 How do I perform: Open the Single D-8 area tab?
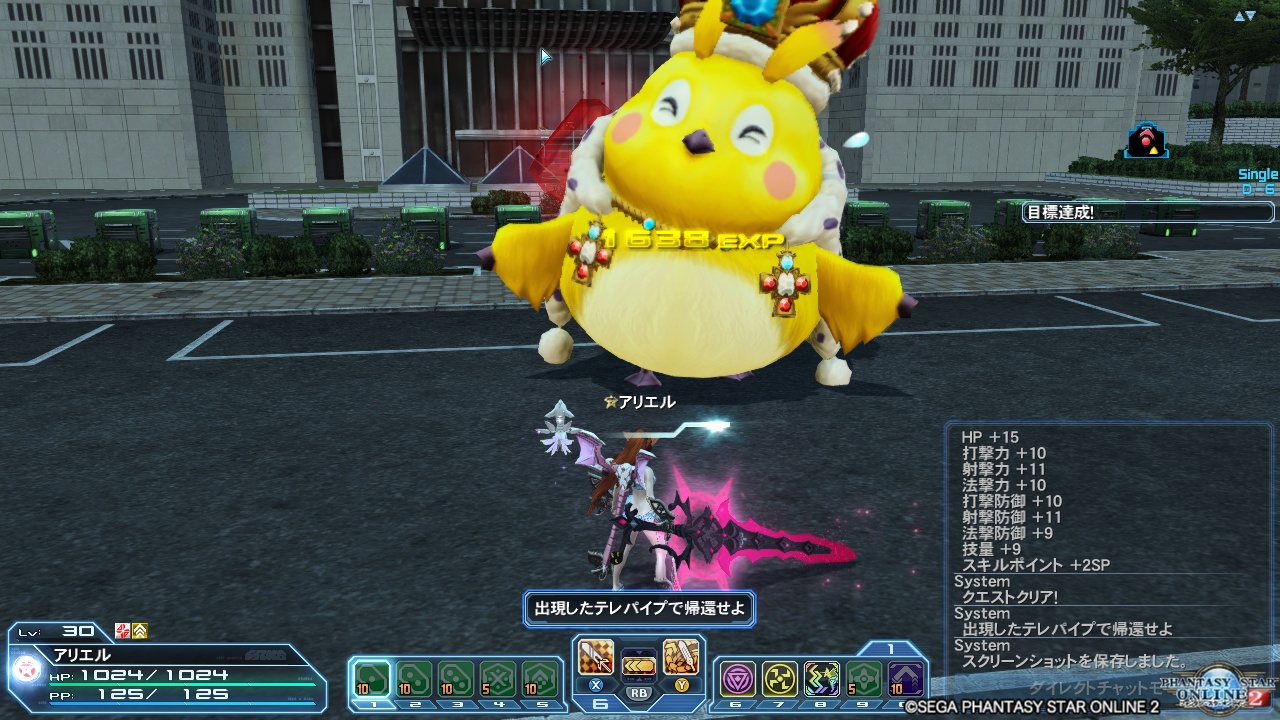point(1256,180)
